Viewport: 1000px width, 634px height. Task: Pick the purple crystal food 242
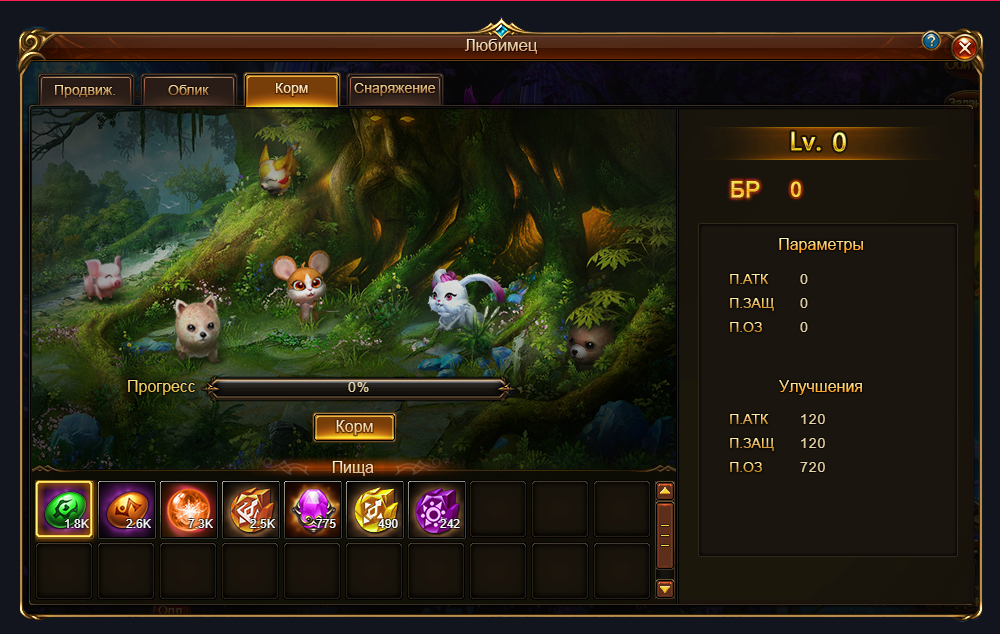click(x=437, y=510)
